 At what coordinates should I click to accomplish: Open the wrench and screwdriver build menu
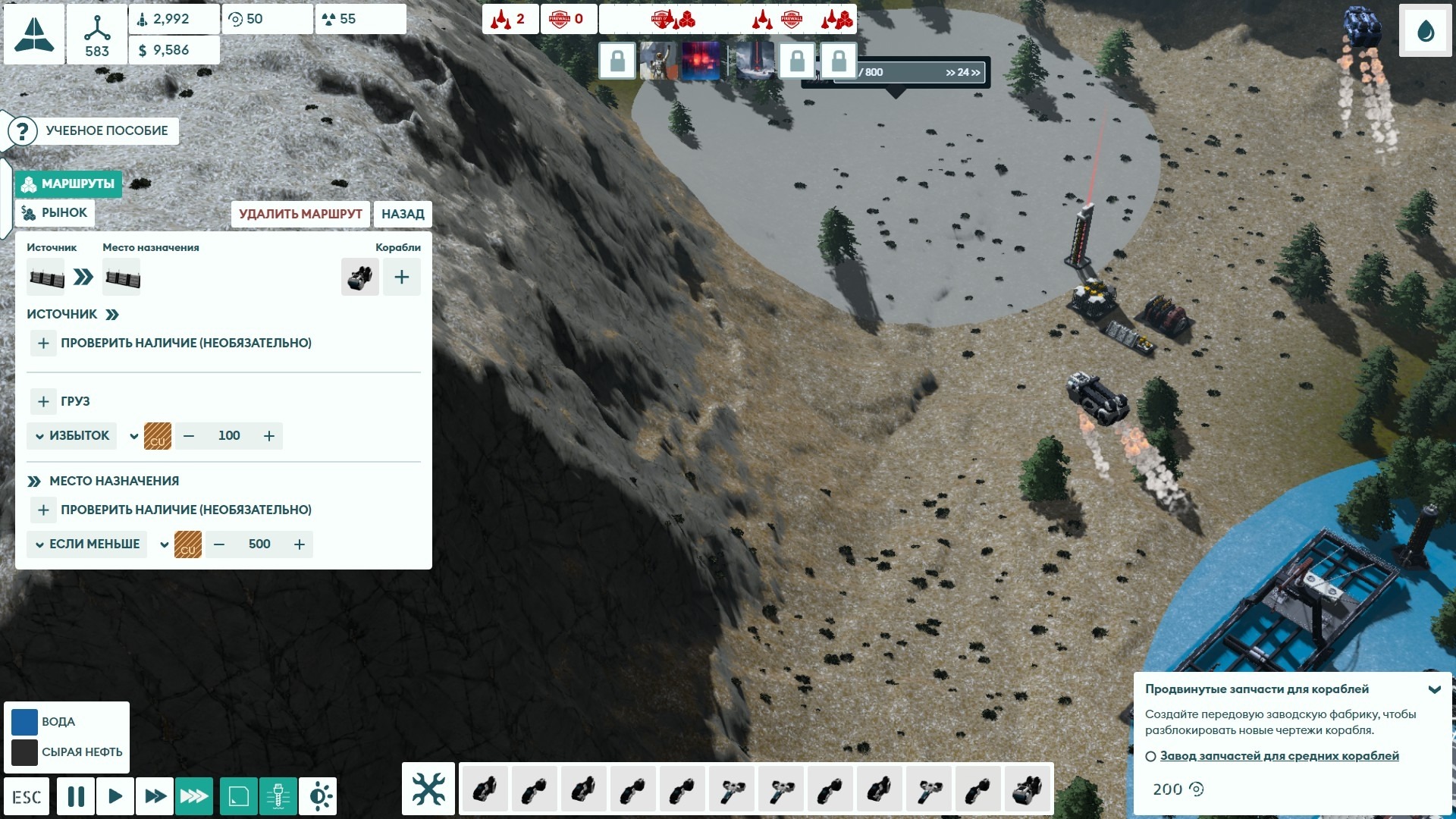click(x=428, y=789)
